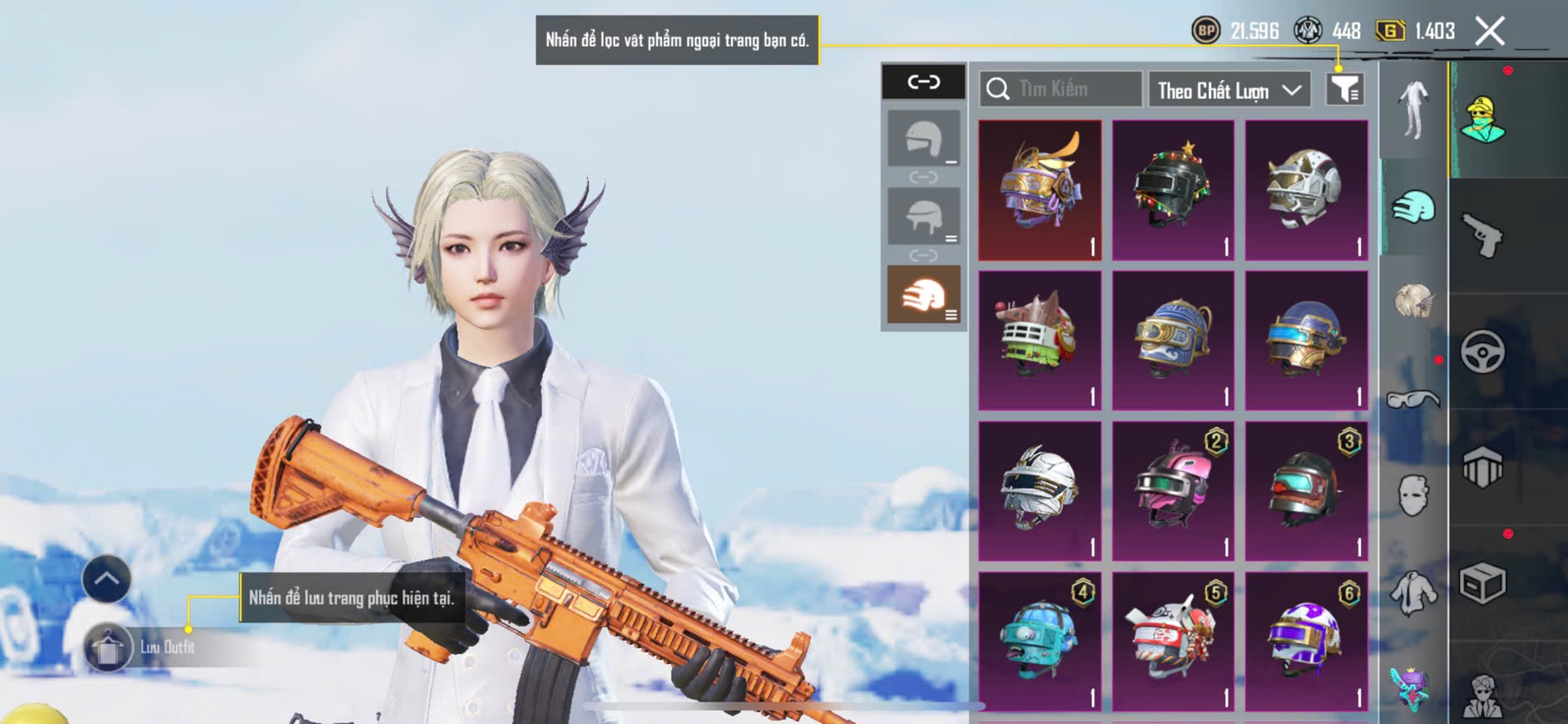The height and width of the screenshot is (724, 1568).
Task: Select the gold samurai helmet with red background
Action: (x=1040, y=191)
